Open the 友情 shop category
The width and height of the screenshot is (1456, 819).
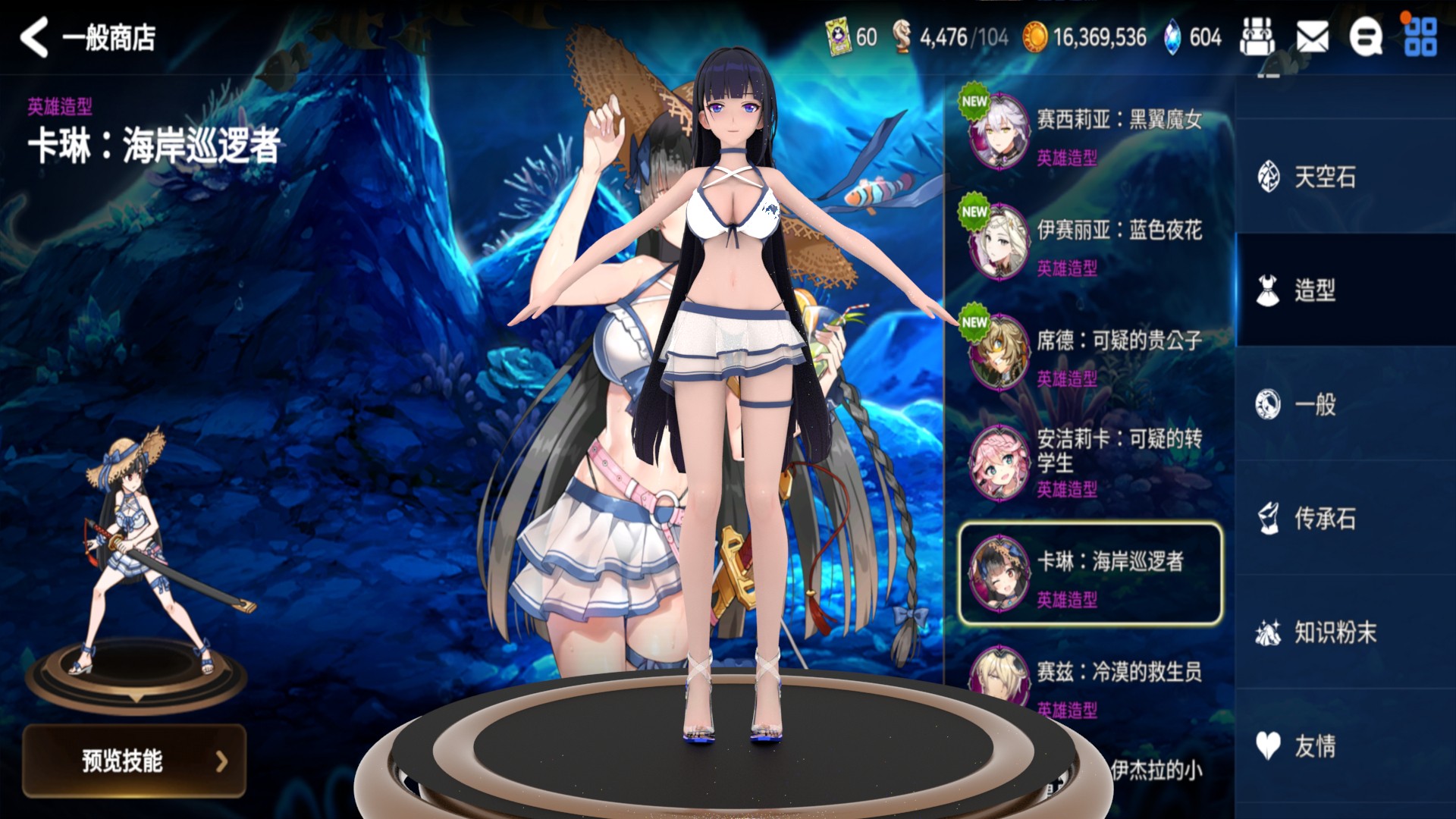click(x=1314, y=746)
